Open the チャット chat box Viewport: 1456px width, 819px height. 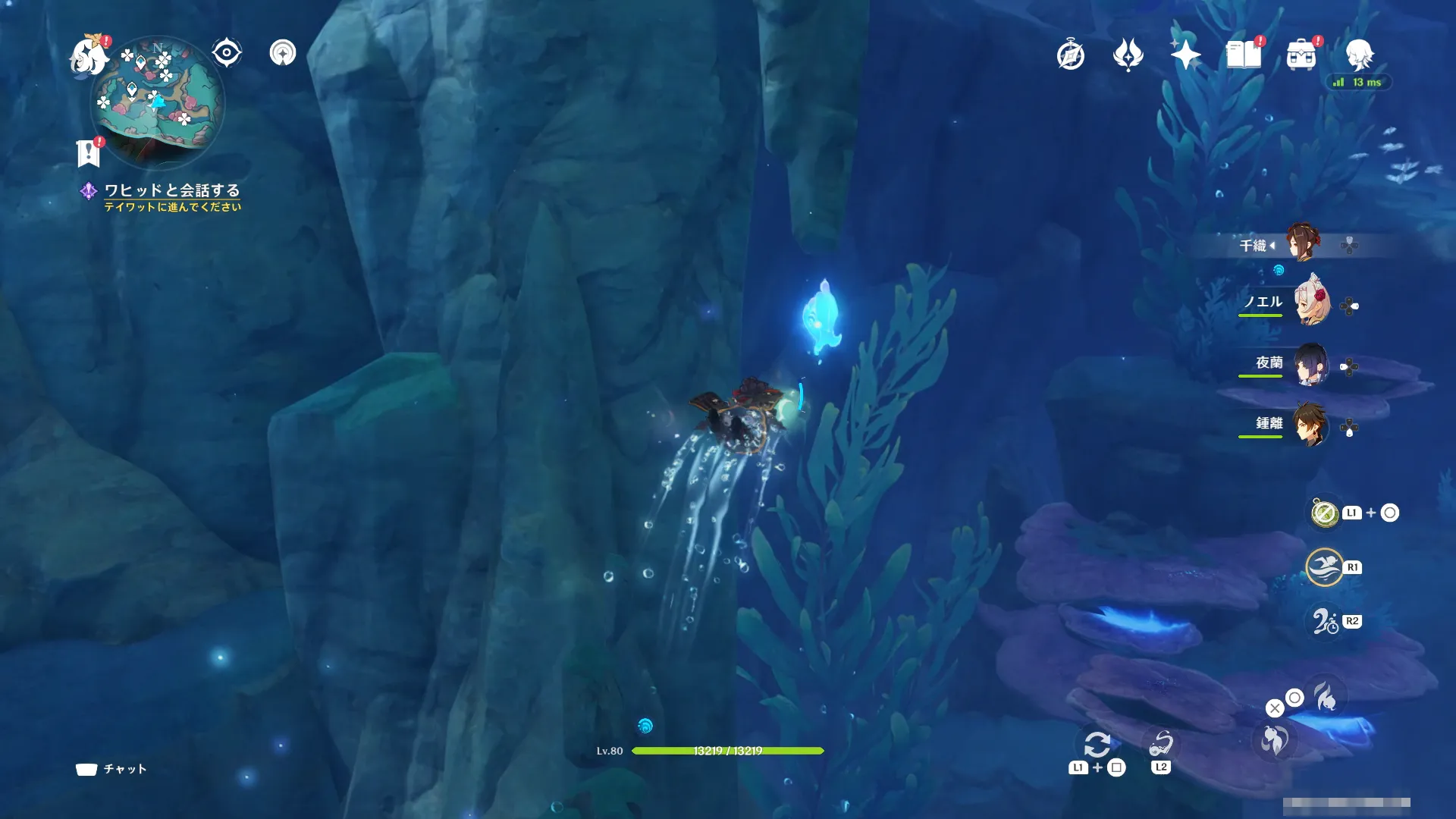coord(111,769)
